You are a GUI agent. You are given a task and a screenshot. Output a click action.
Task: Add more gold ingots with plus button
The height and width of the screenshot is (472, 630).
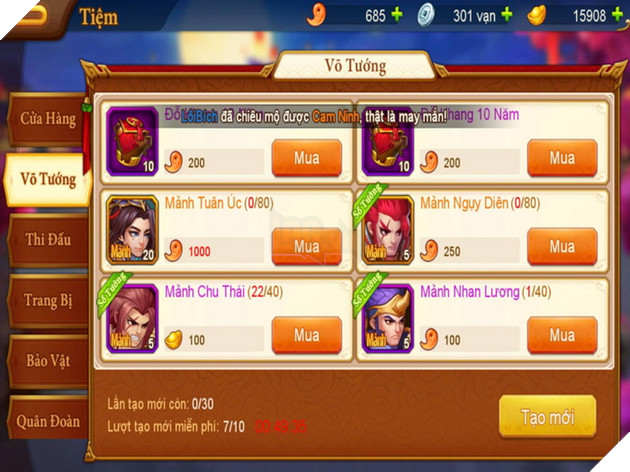click(x=618, y=16)
